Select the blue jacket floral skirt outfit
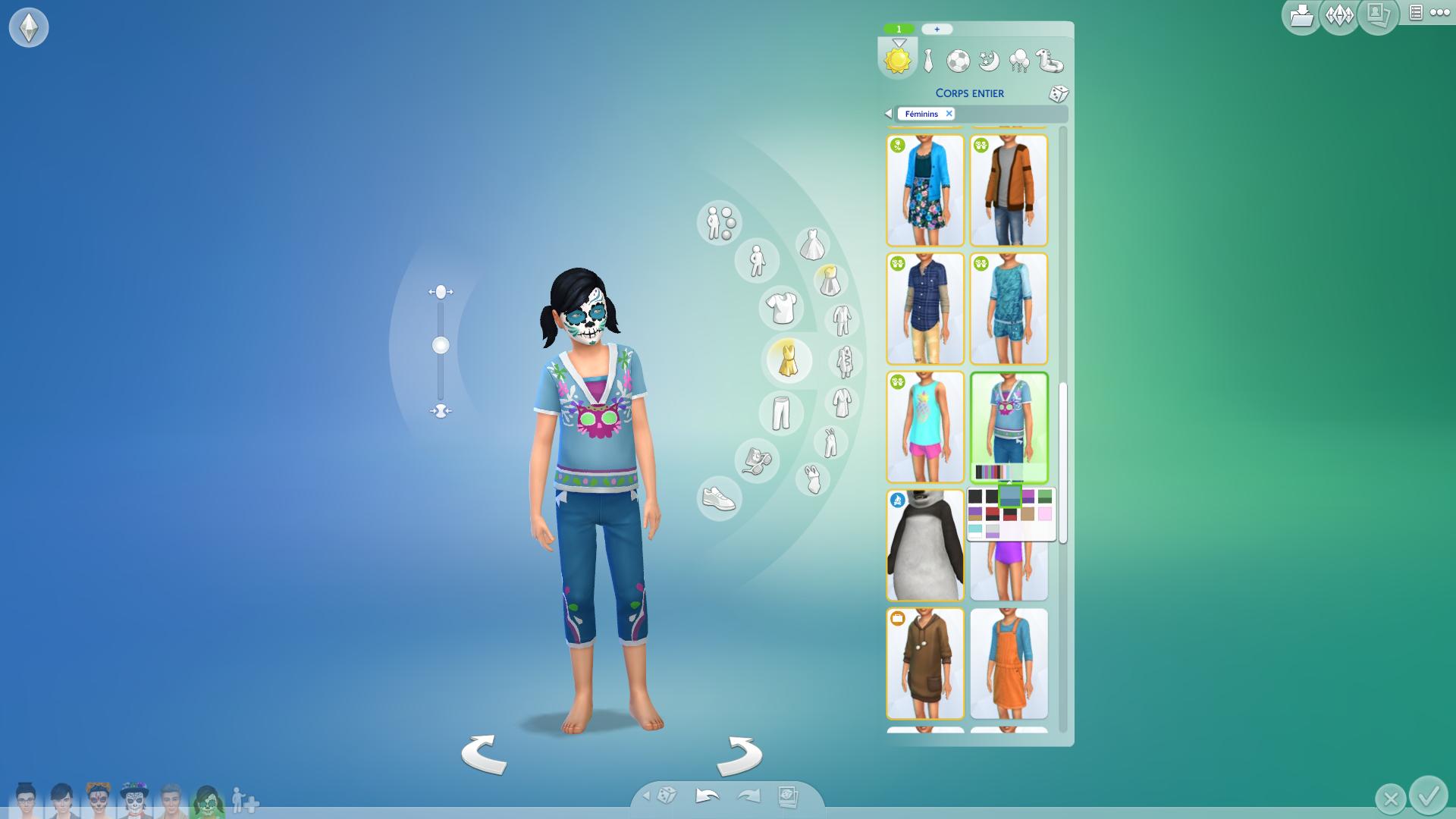The image size is (1456, 819). click(x=924, y=190)
